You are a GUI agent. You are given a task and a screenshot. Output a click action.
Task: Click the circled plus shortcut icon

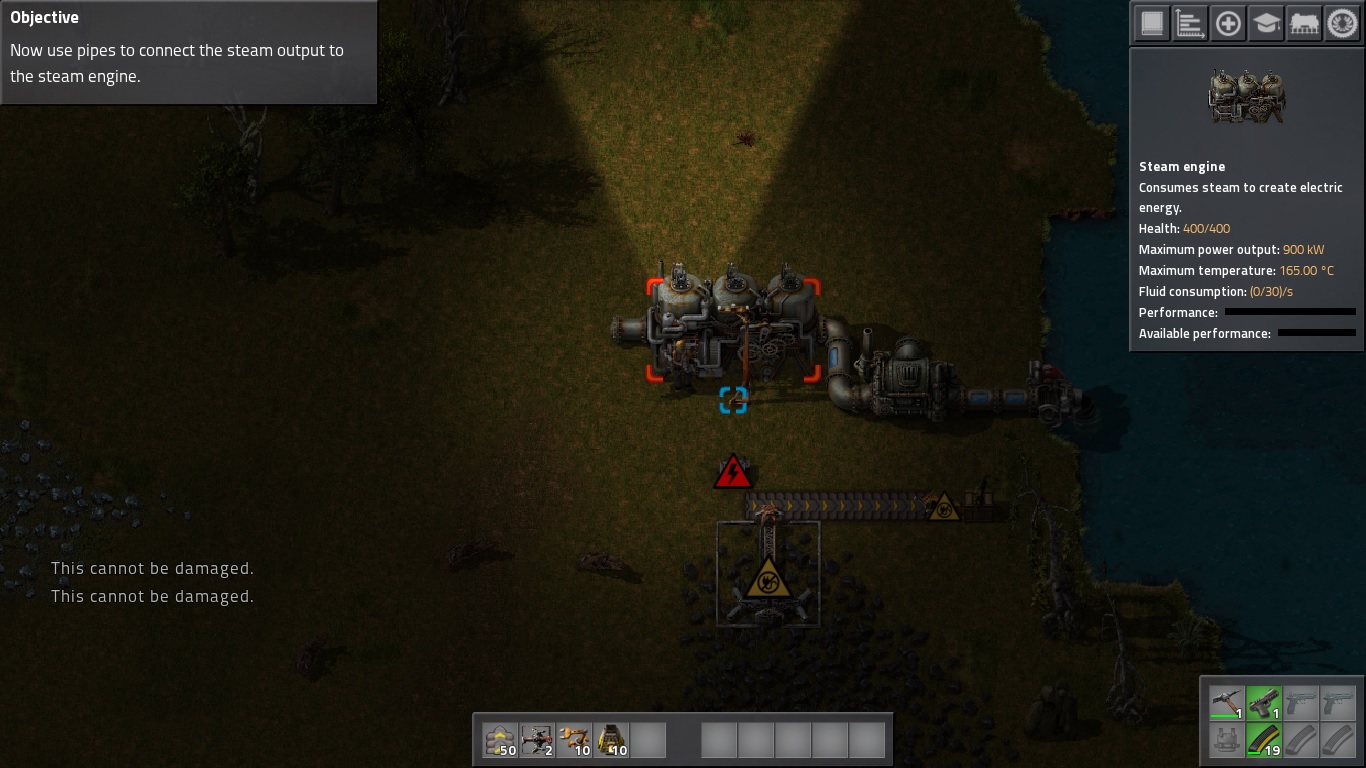click(1228, 22)
